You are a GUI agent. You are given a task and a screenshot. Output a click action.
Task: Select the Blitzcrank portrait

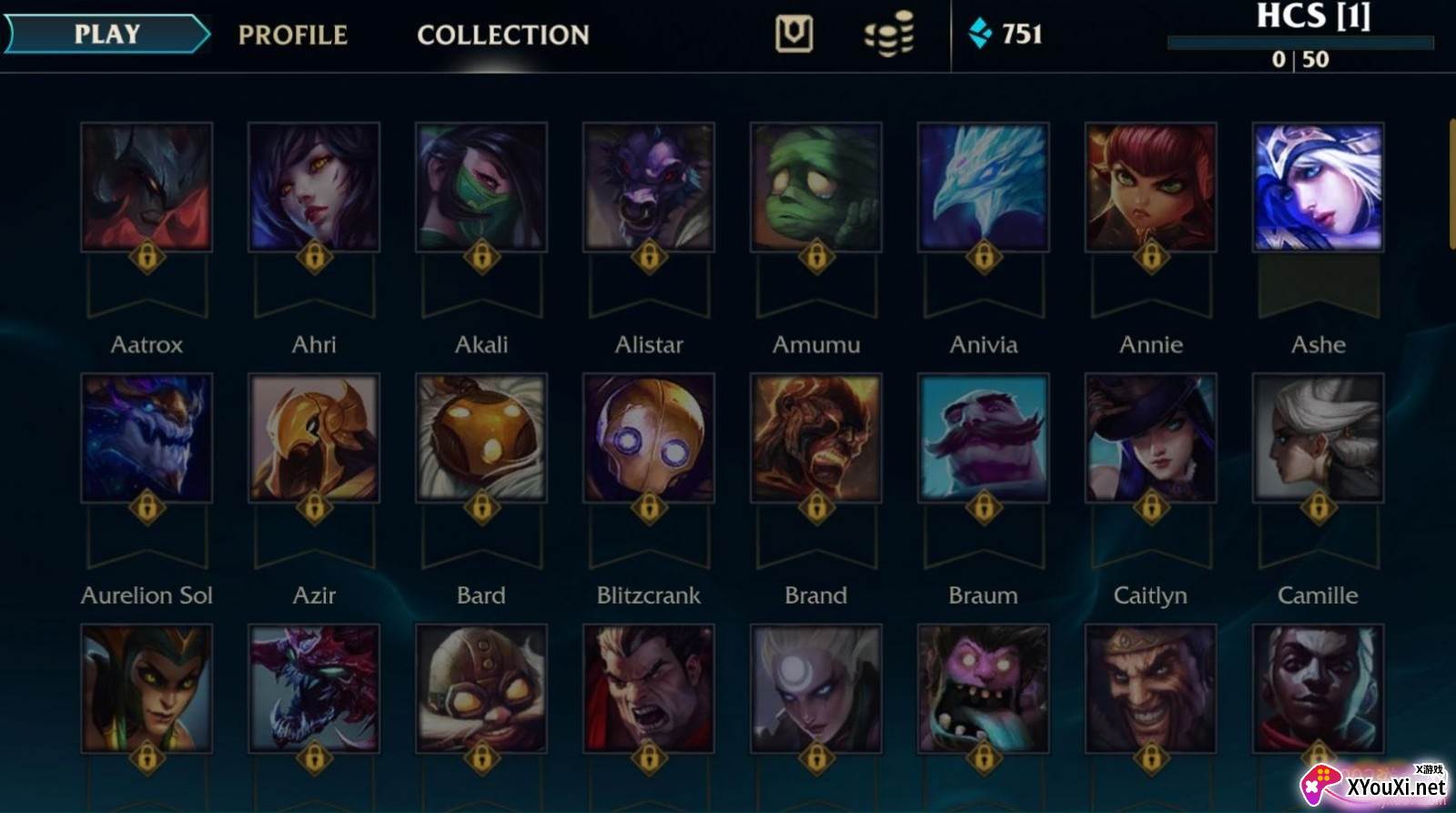(x=649, y=438)
